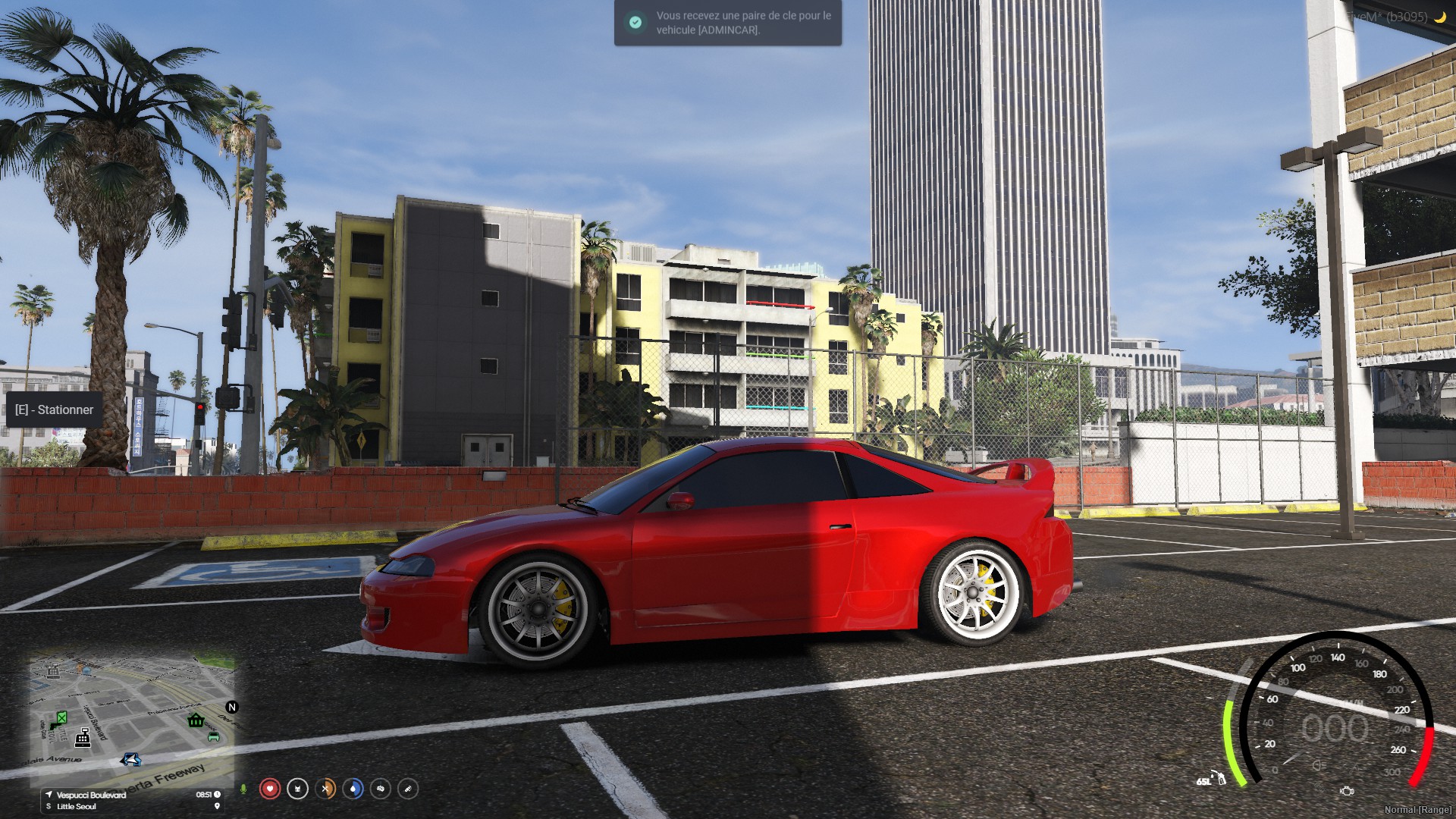The width and height of the screenshot is (1456, 819).
Task: Select the blue player arrow on minimap
Action: click(x=131, y=759)
